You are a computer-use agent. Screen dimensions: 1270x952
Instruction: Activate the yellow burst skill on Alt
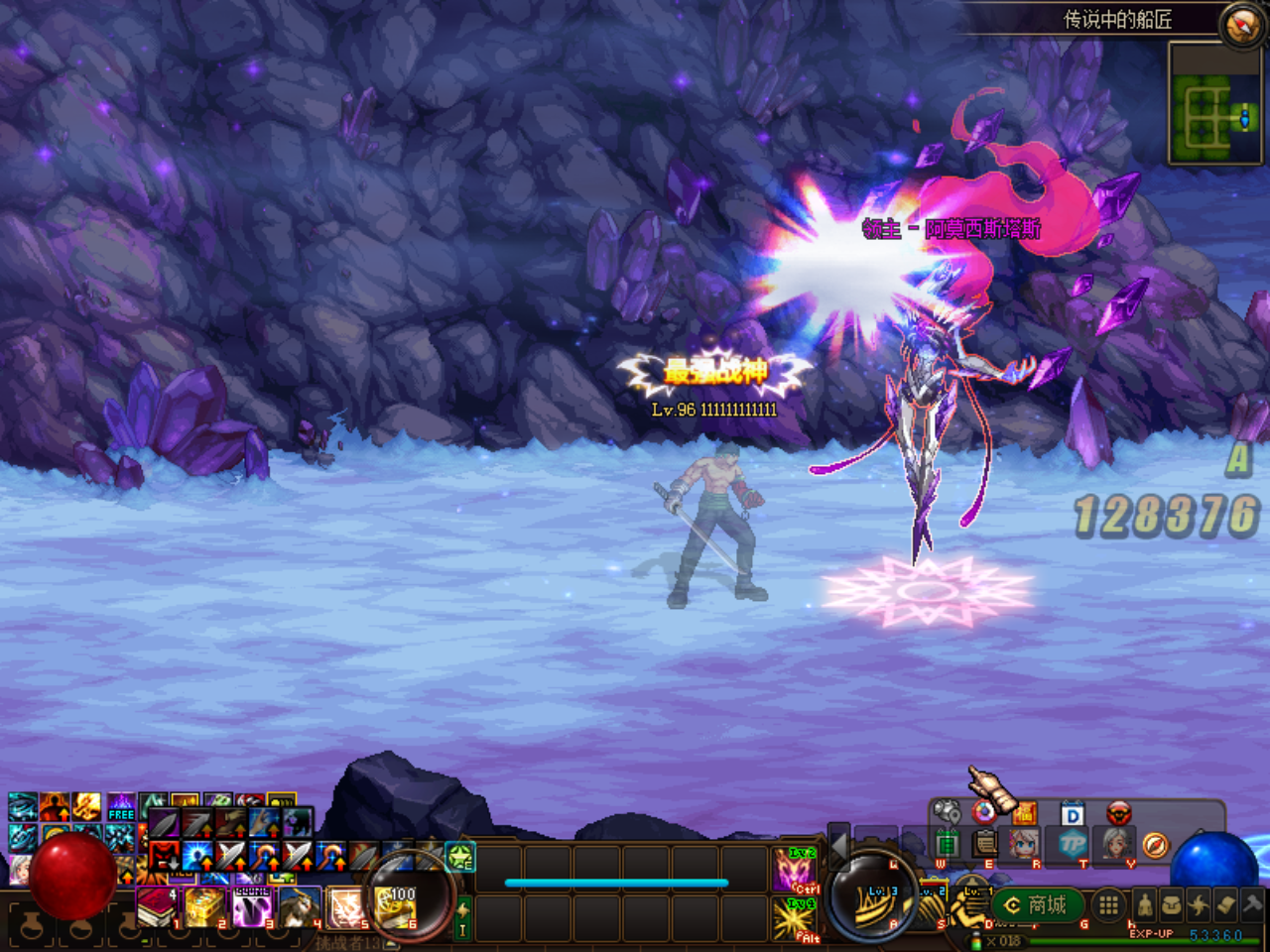pyautogui.click(x=795, y=919)
